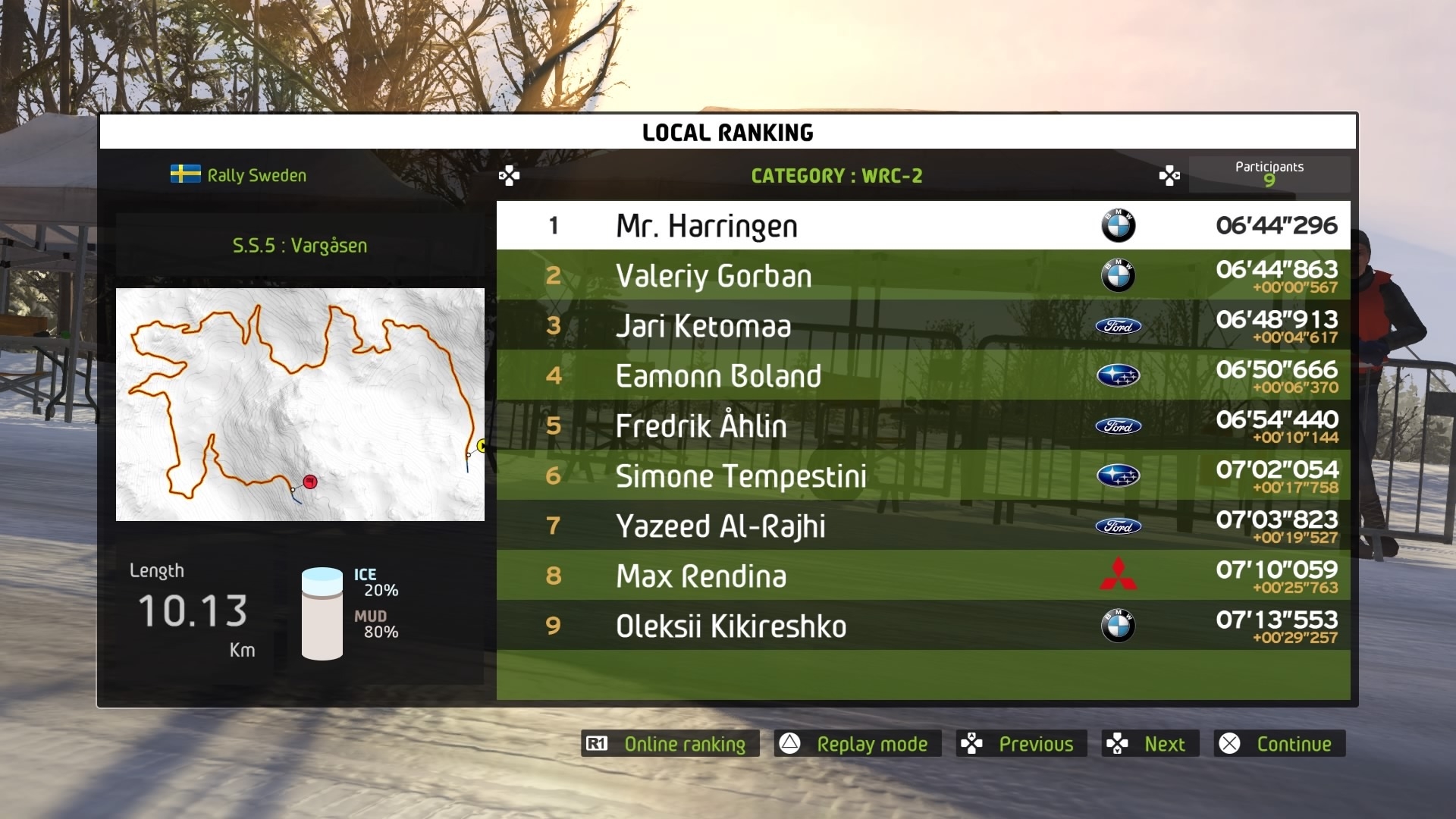Go to the Previous ranking page
The image size is (1456, 819).
pos(1021,744)
